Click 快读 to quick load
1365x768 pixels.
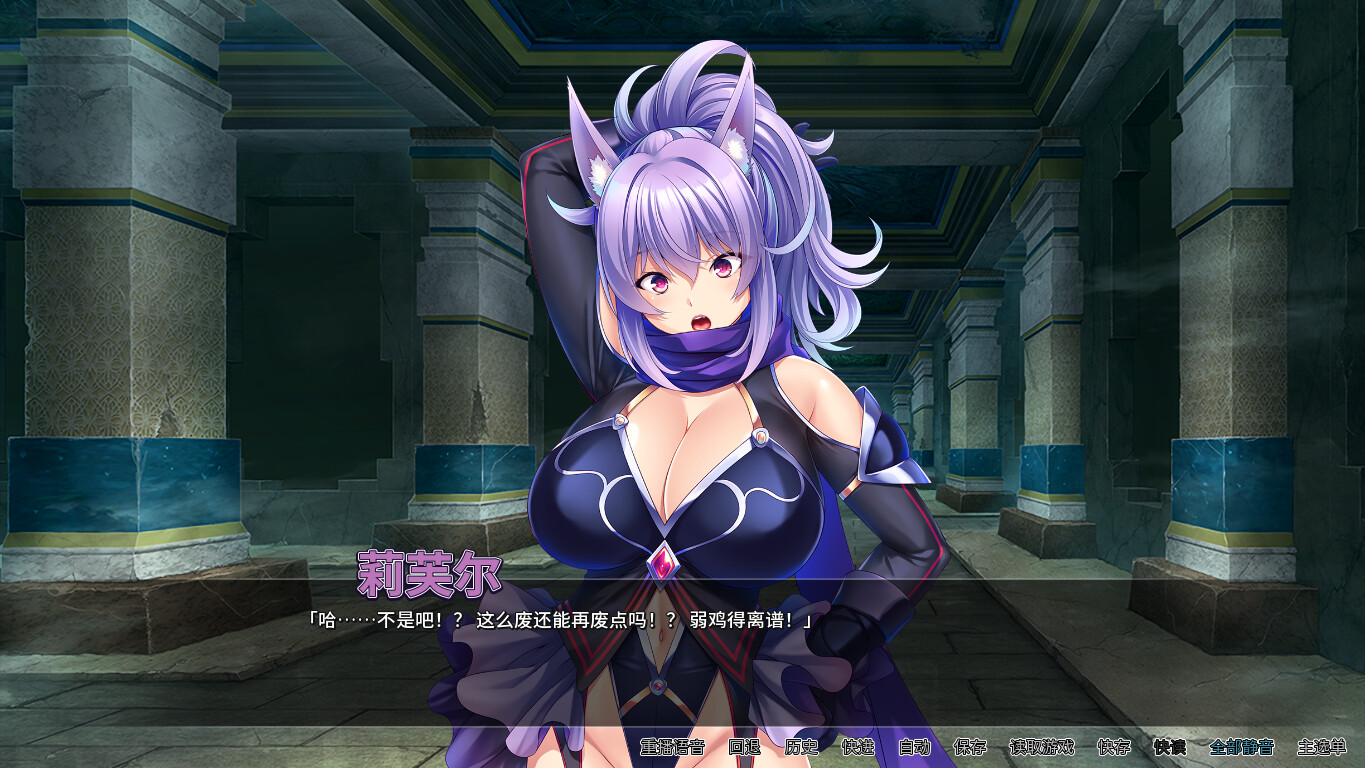coord(1171,745)
